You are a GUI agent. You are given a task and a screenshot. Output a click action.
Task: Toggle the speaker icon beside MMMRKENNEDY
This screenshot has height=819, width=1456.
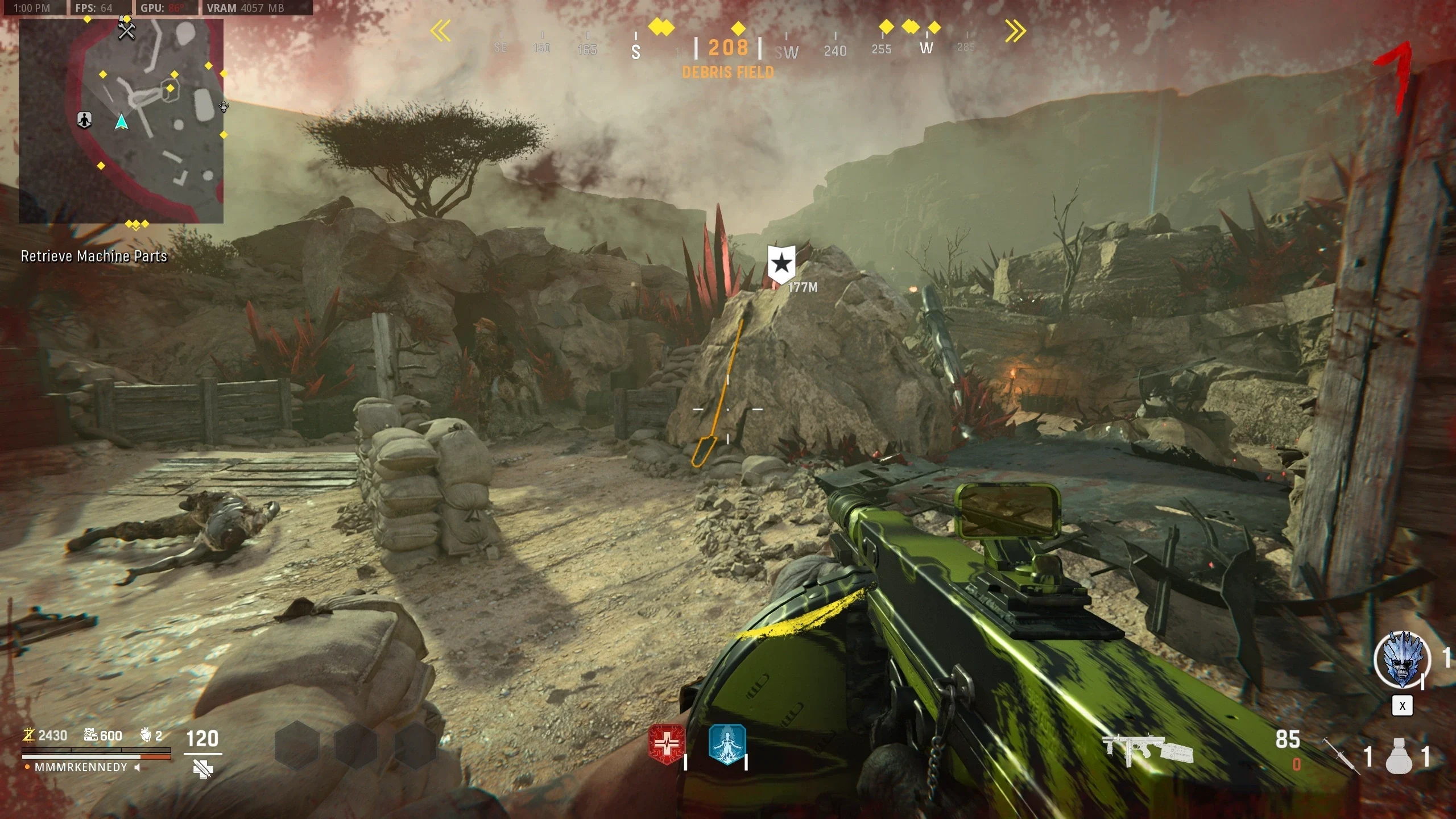coord(138,767)
